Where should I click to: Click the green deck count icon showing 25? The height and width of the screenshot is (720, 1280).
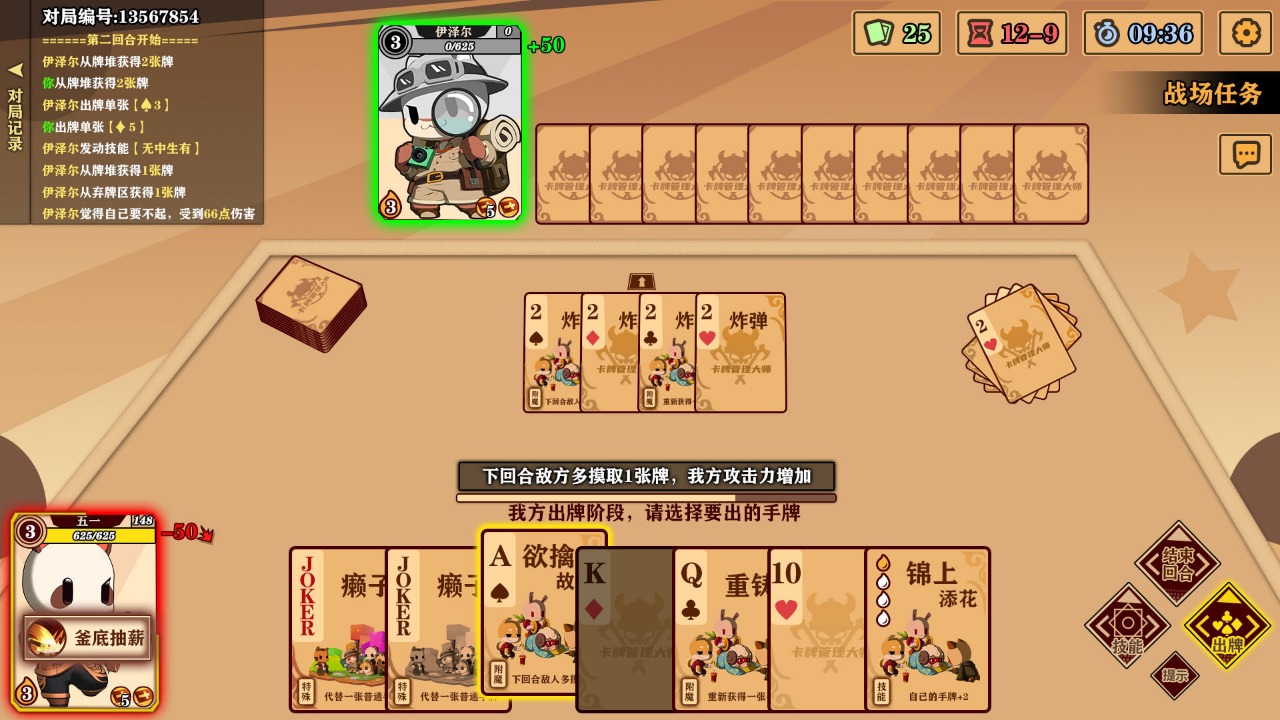[x=895, y=33]
